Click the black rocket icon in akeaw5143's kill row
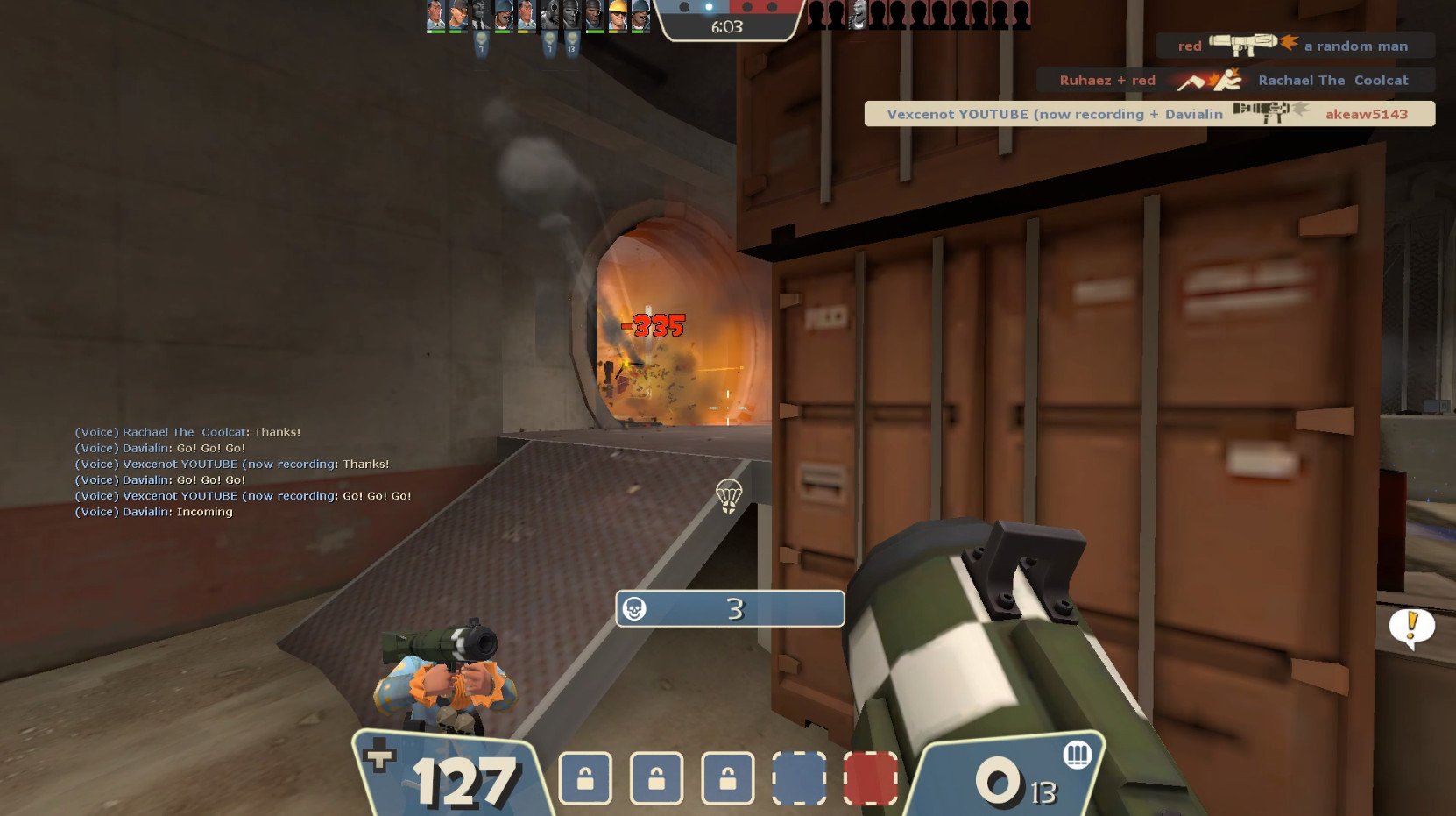Image resolution: width=1456 pixels, height=816 pixels. click(x=1262, y=112)
